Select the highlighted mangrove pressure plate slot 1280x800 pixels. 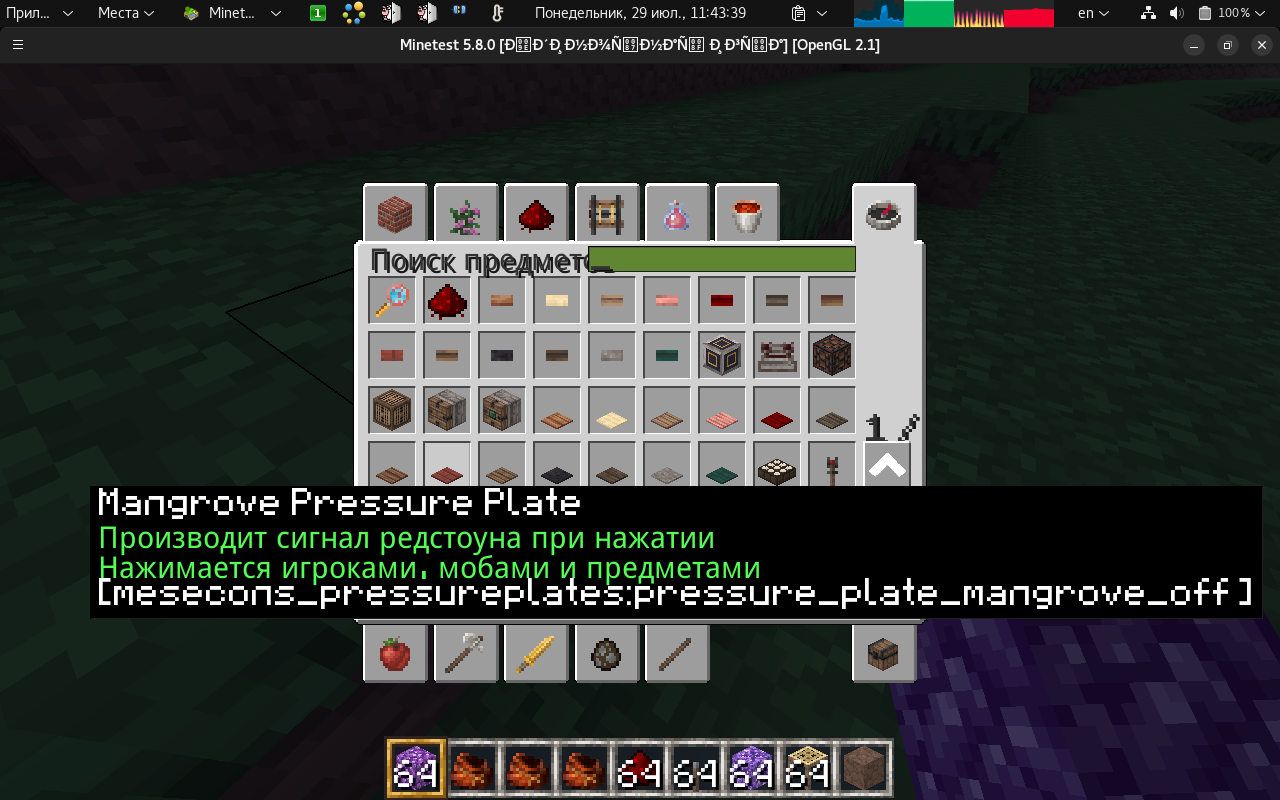(x=447, y=465)
